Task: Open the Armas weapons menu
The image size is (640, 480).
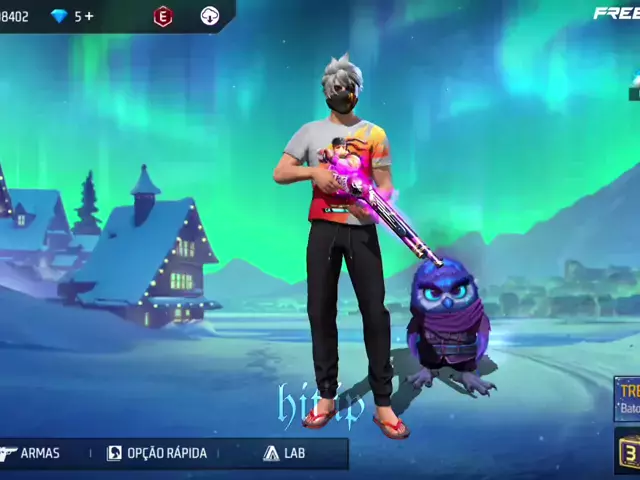Action: (x=32, y=453)
